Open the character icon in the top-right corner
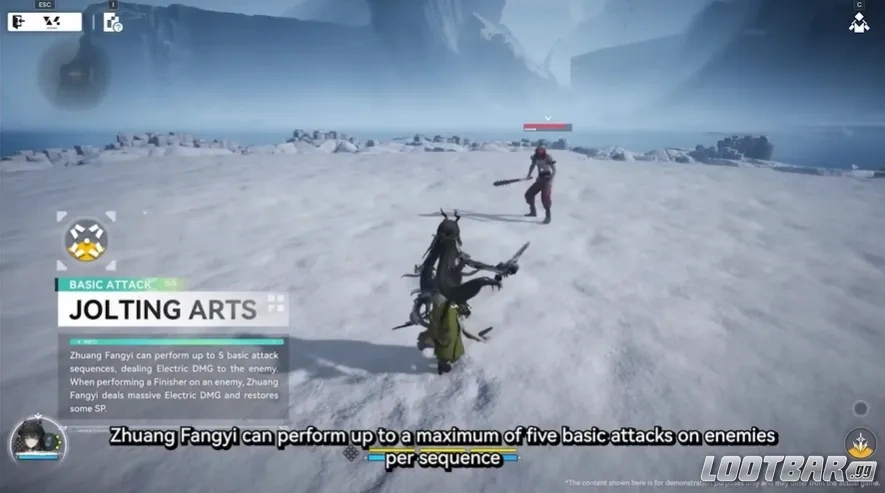 [x=858, y=22]
